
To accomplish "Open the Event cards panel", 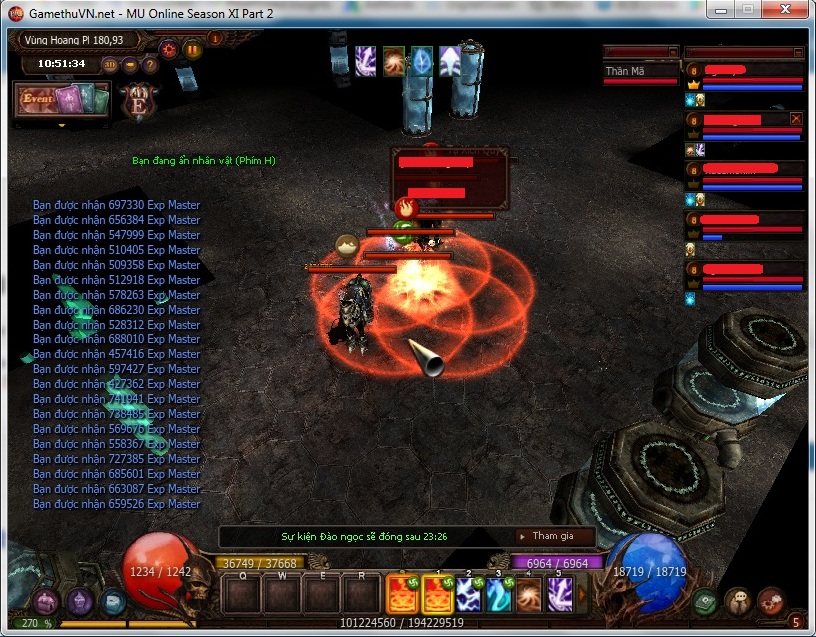I will 60,99.
